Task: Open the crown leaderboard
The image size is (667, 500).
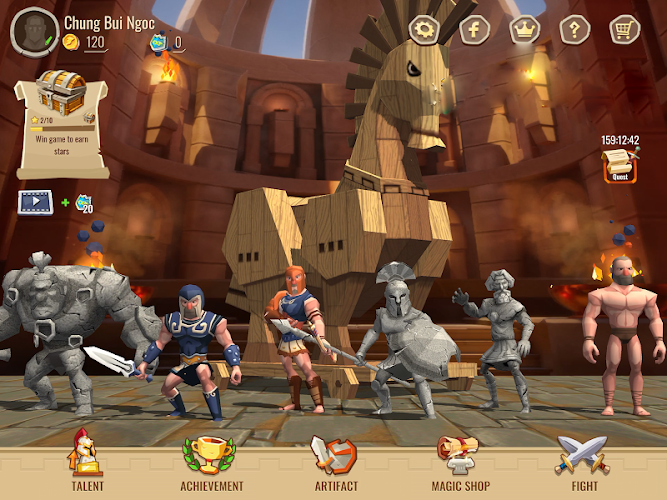Action: point(524,29)
